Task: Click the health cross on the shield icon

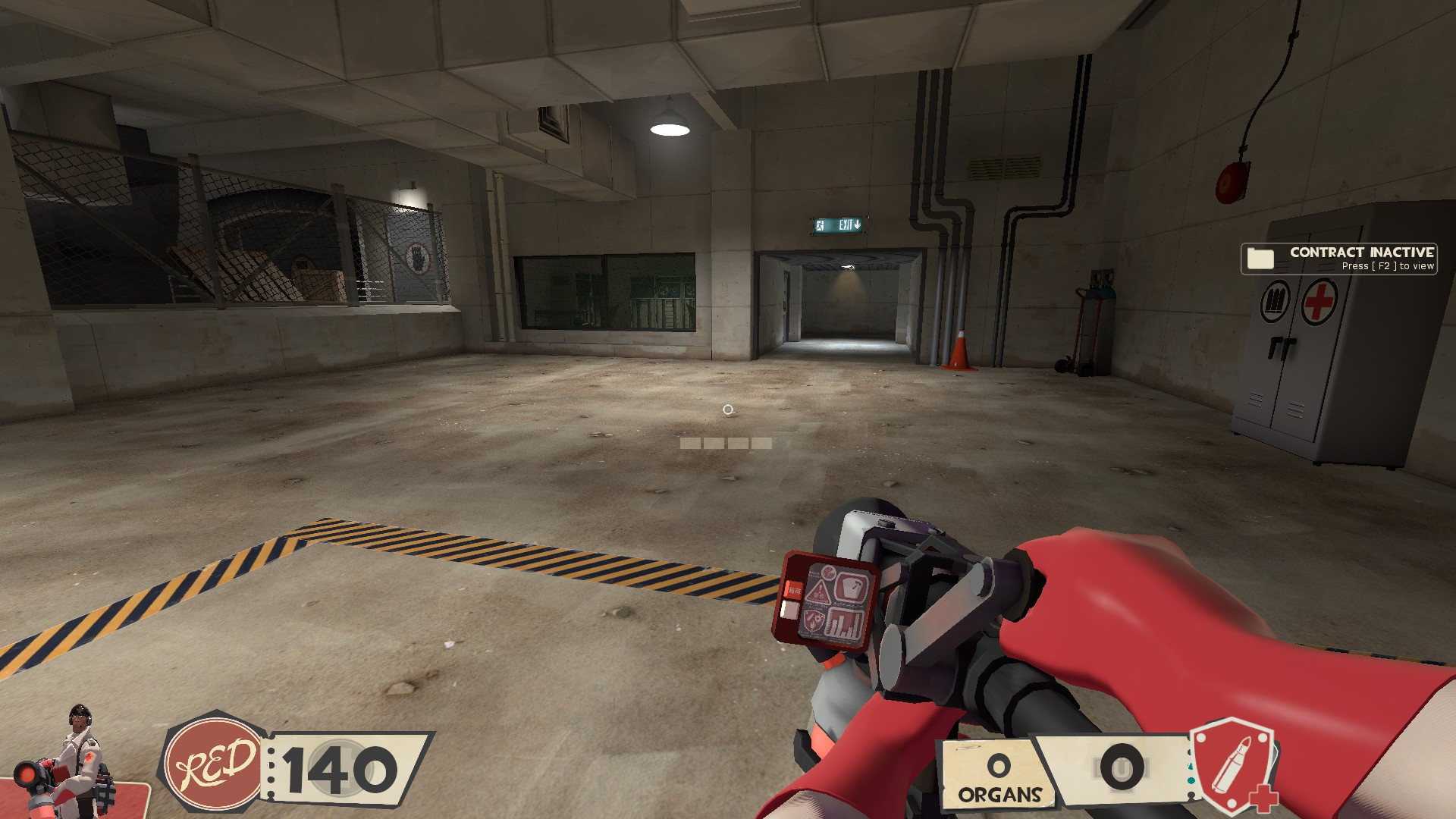Action: tap(1264, 800)
